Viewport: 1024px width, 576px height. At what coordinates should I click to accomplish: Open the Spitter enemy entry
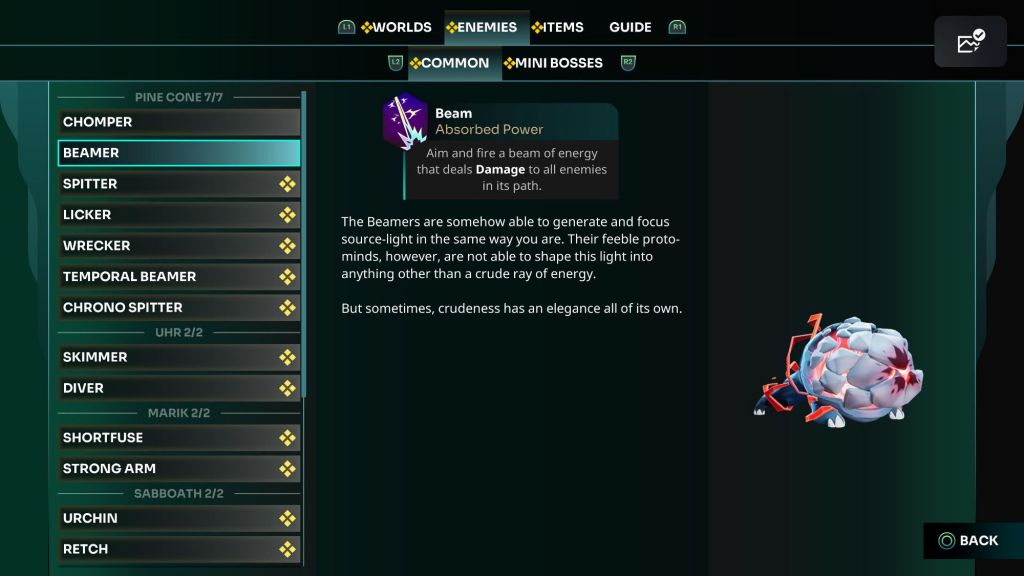click(x=179, y=184)
